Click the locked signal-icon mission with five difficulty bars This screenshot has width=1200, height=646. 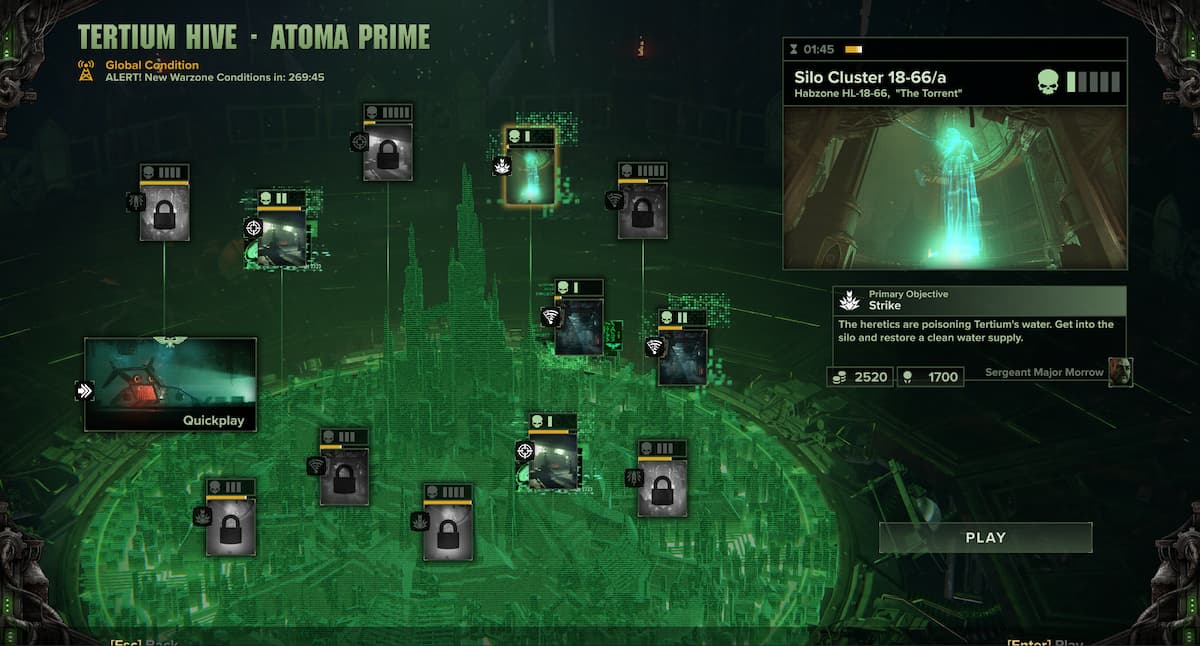[x=642, y=209]
